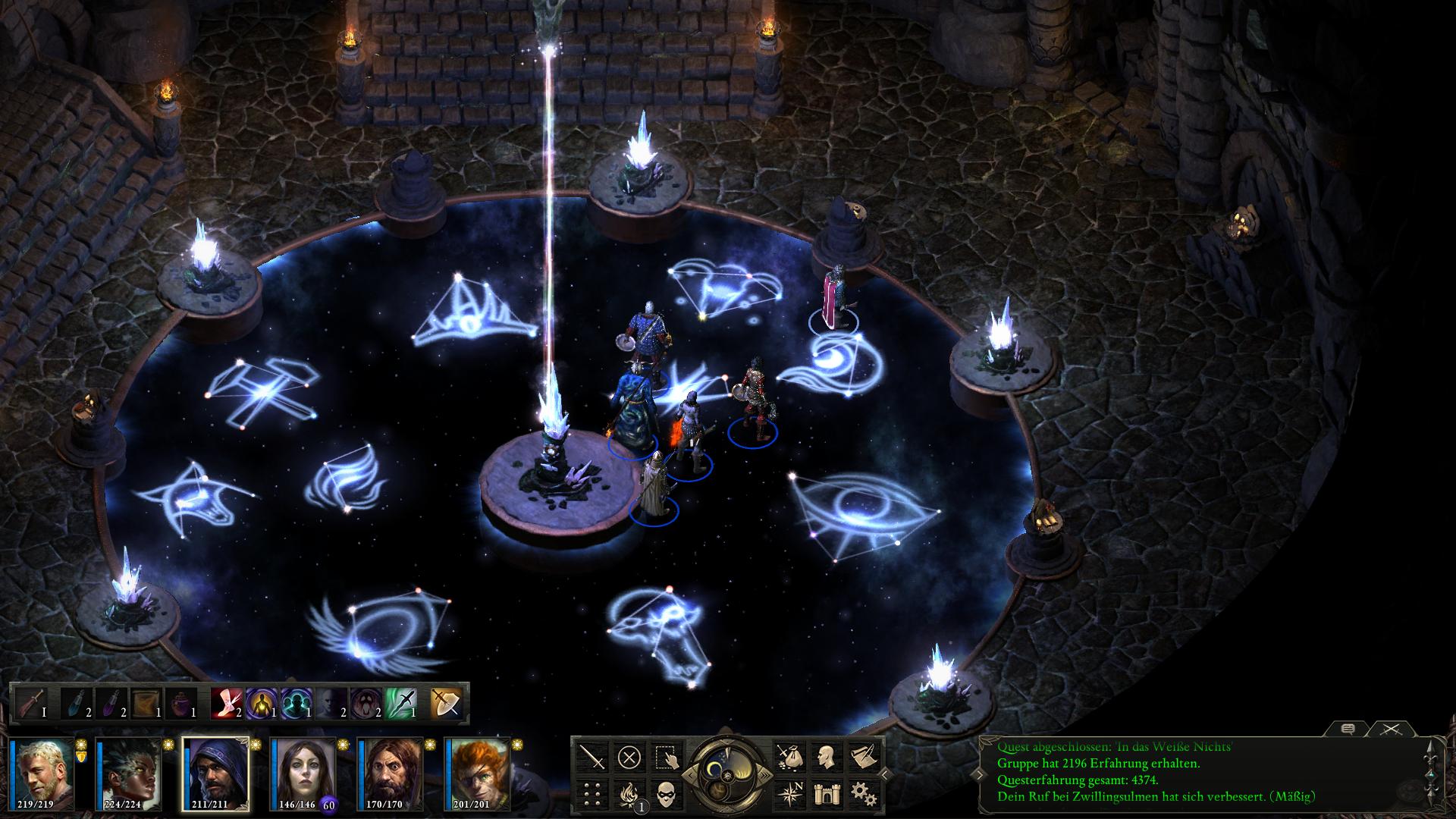Toggle the sword and shield modal ability

click(446, 703)
